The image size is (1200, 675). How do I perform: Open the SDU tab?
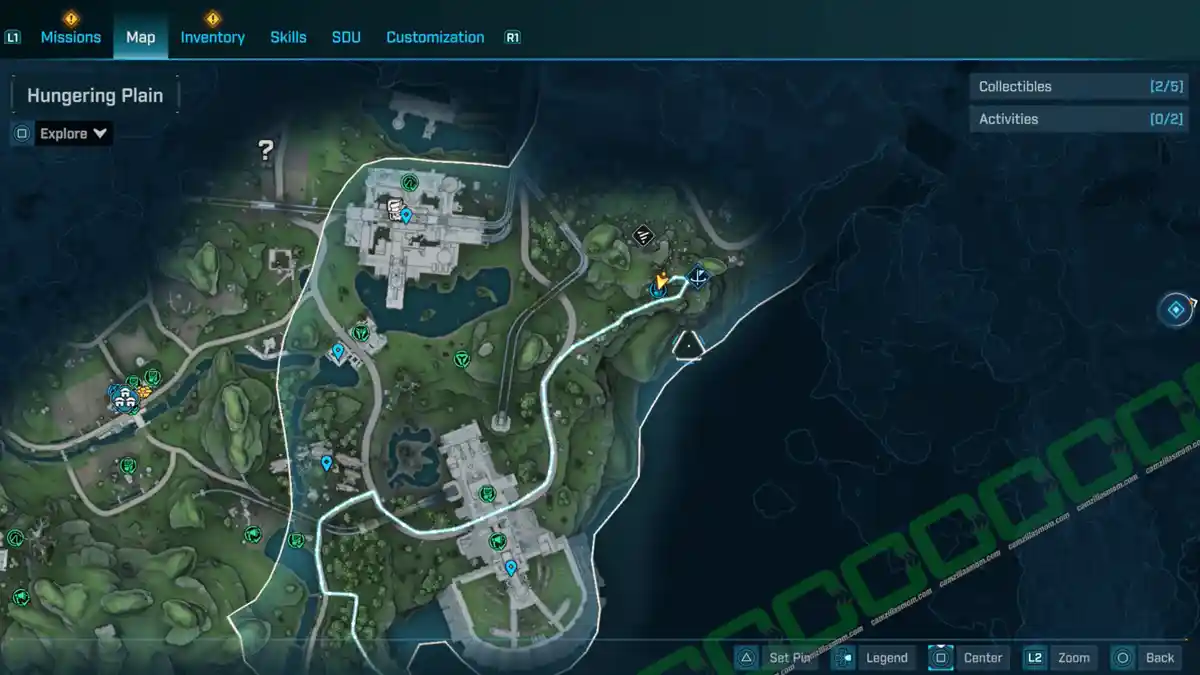pyautogui.click(x=346, y=37)
